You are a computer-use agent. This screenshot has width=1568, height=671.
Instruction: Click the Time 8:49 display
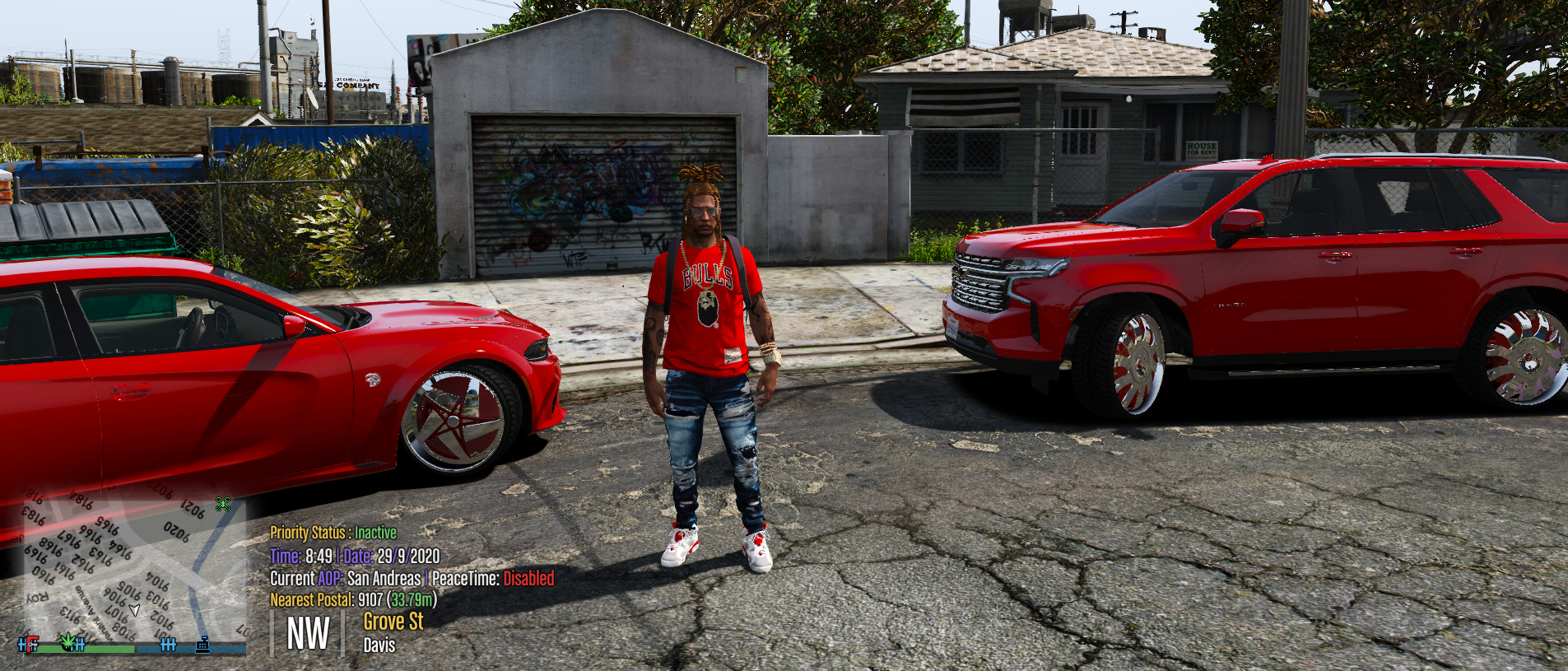coord(300,556)
